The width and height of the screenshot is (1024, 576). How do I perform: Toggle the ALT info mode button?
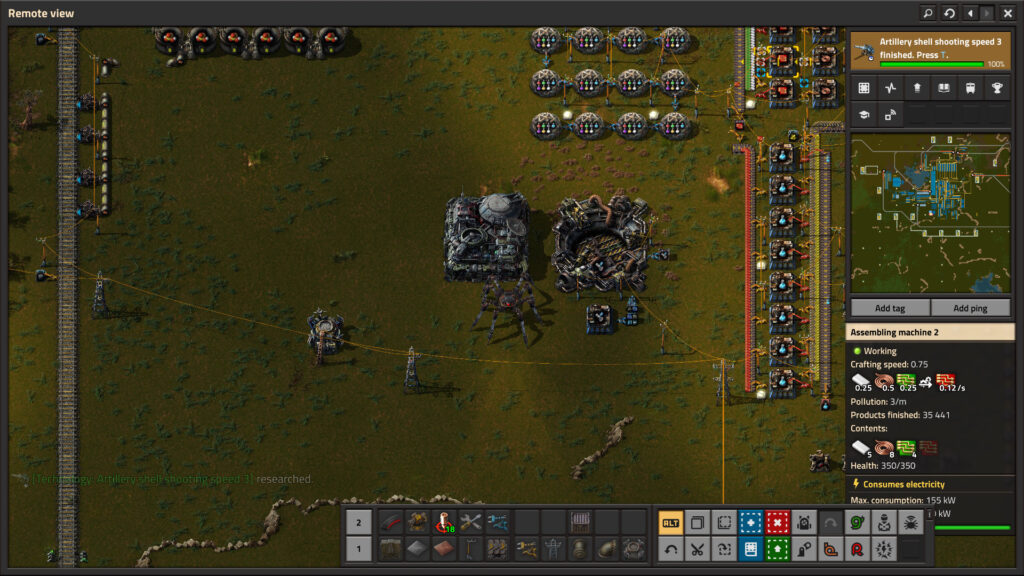point(671,522)
